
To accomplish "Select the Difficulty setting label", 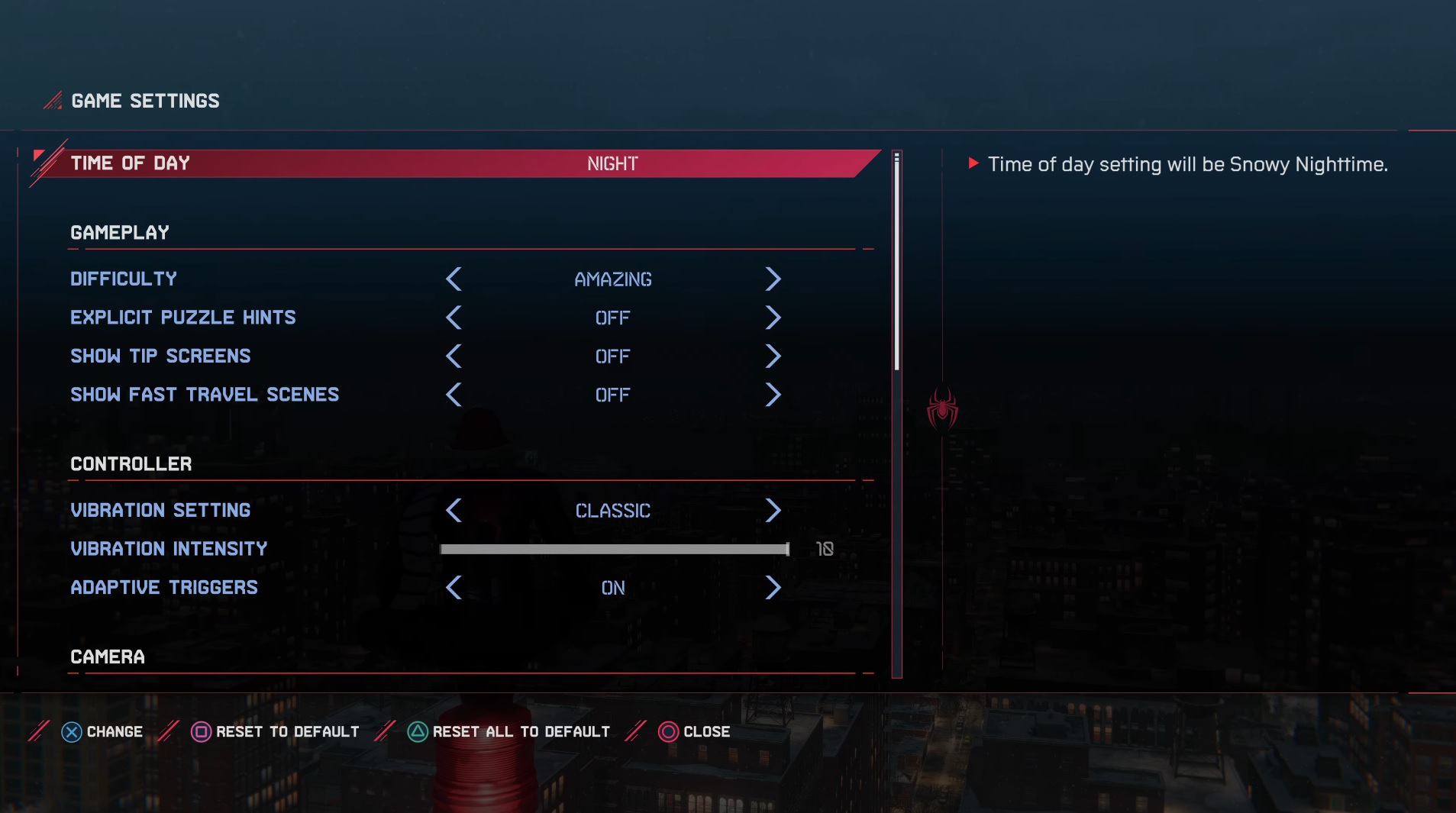I will pyautogui.click(x=124, y=279).
